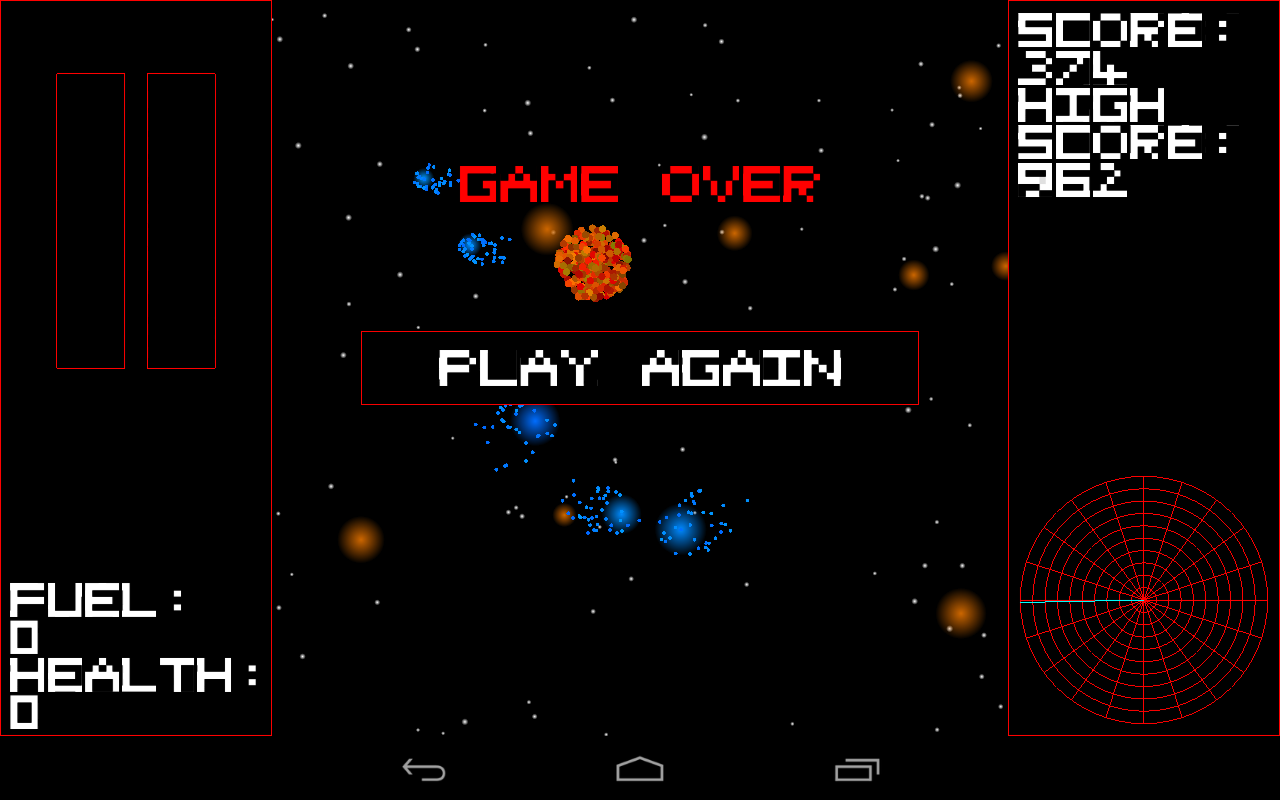Tap the FUEL value showing zero
The width and height of the screenshot is (1280, 800).
pyautogui.click(x=25, y=637)
